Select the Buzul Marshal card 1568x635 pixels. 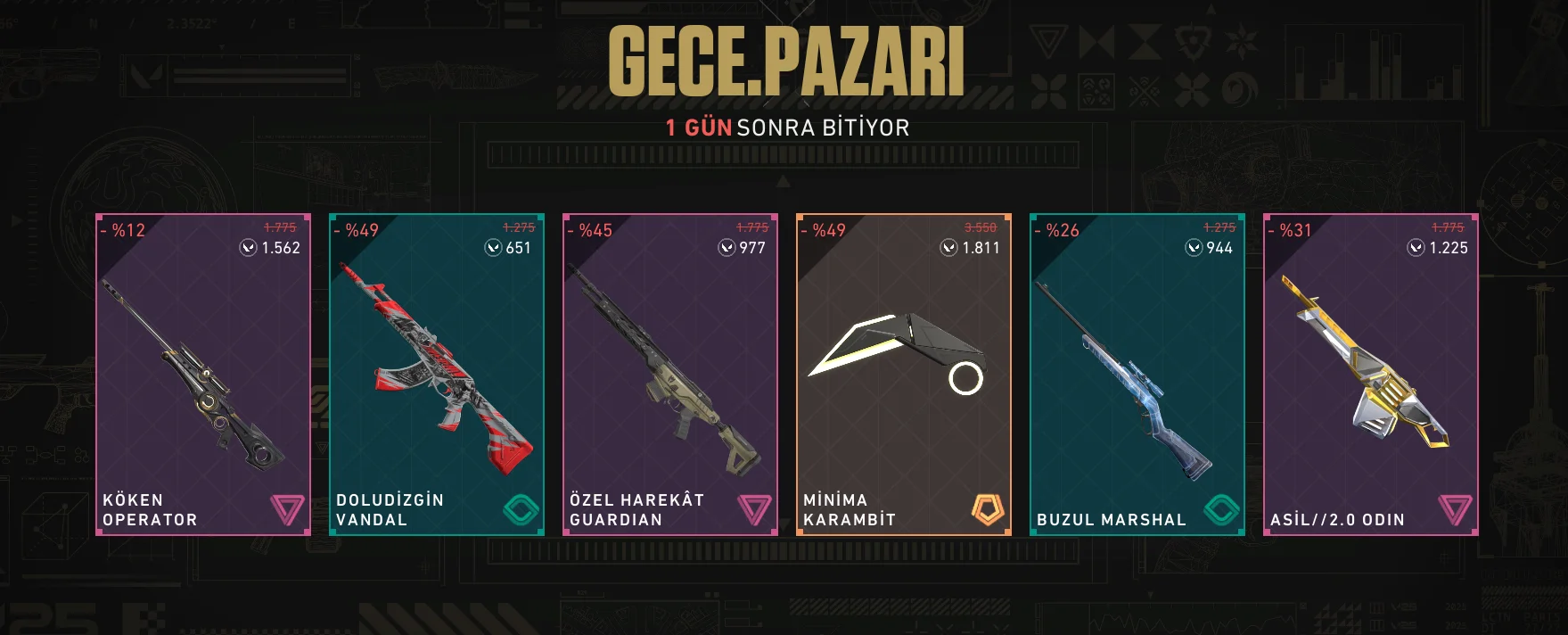click(x=1137, y=375)
